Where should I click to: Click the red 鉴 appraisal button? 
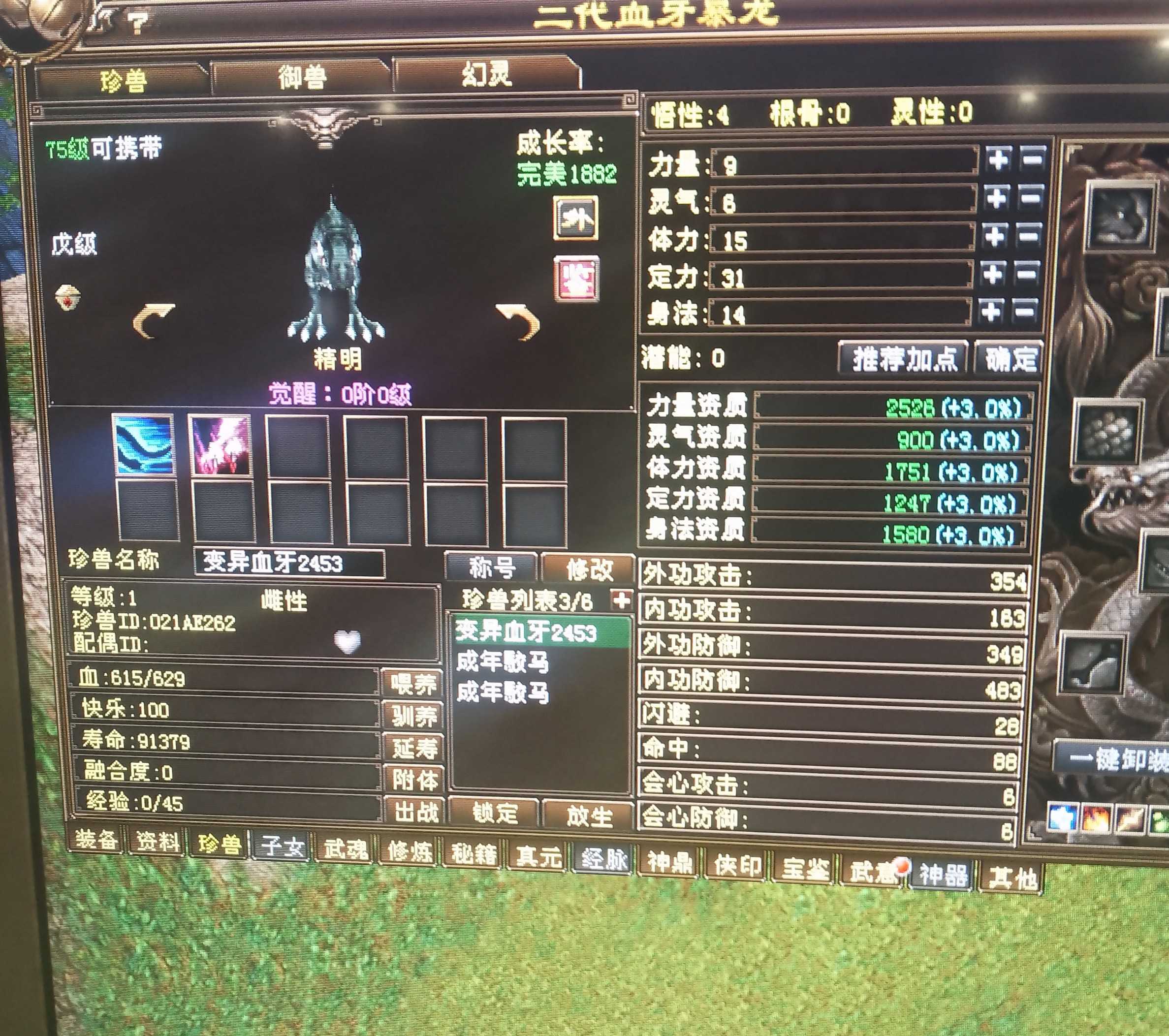pyautogui.click(x=576, y=279)
